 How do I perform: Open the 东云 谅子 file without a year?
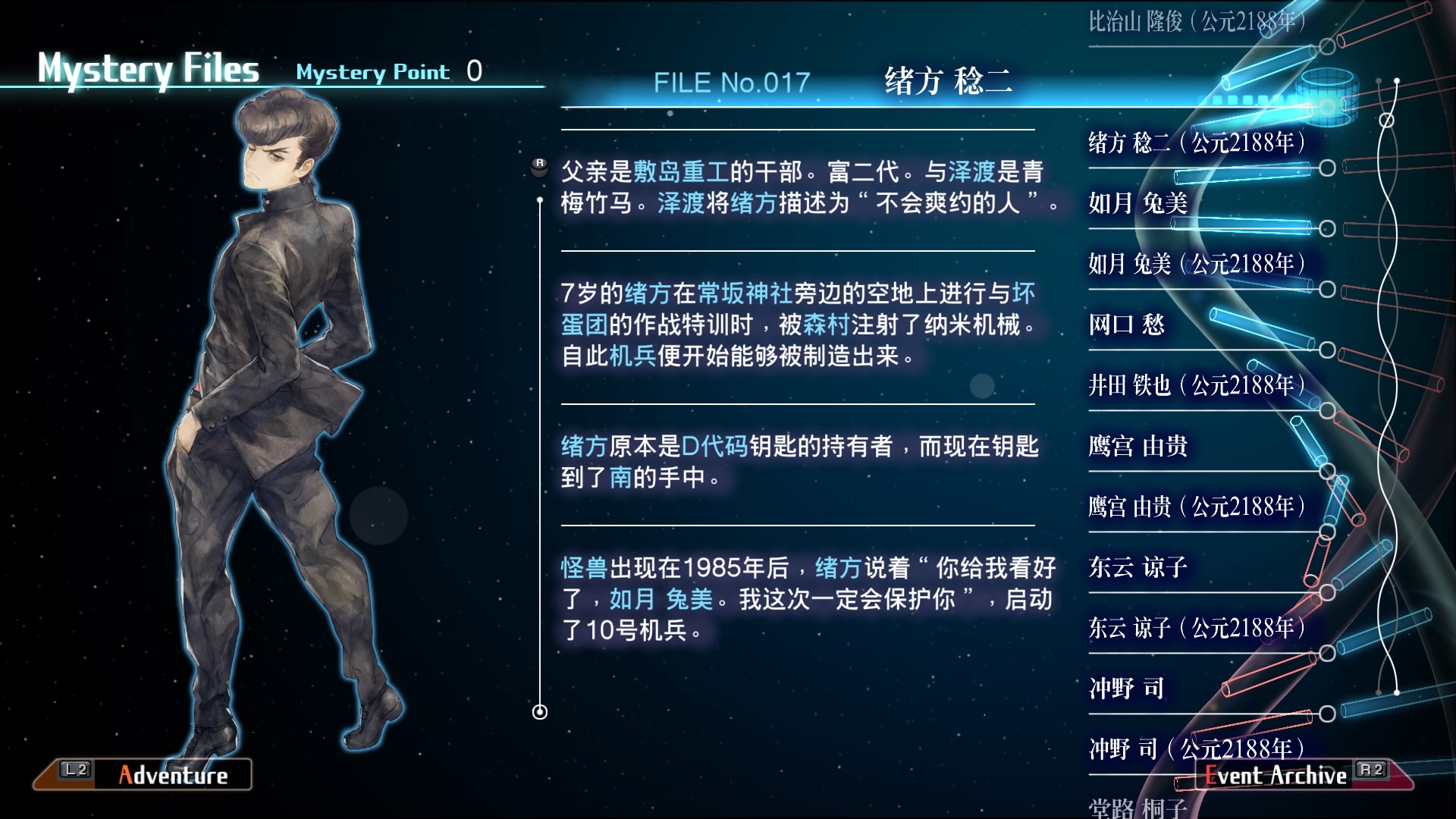(x=1137, y=567)
